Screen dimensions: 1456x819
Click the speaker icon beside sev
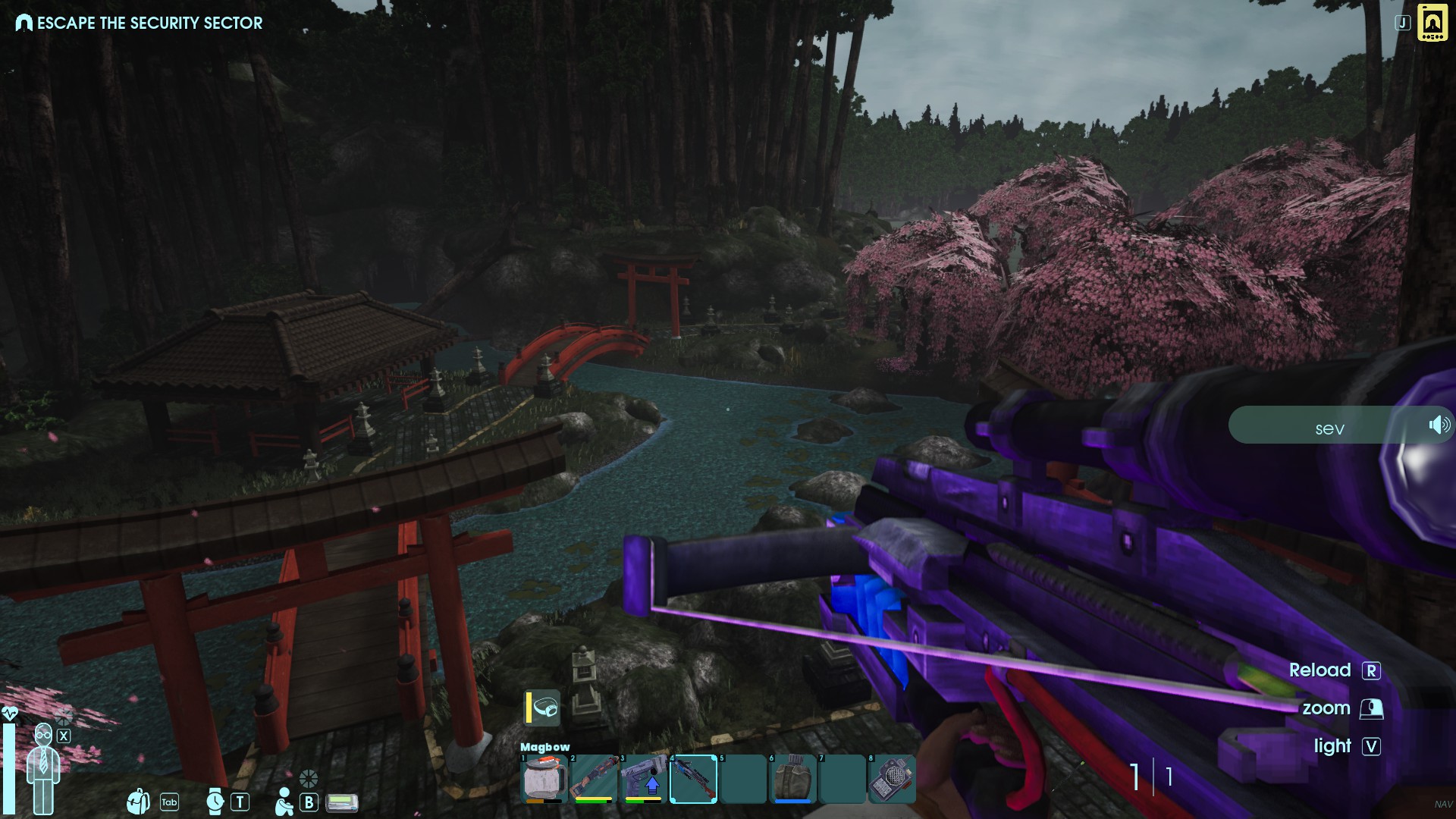[x=1439, y=425]
